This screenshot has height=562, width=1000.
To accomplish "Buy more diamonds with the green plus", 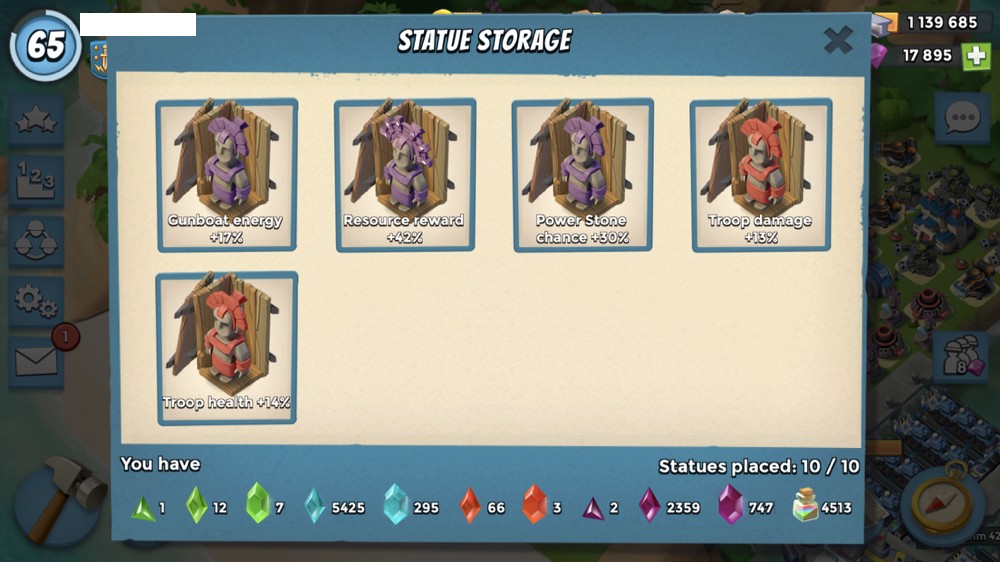I will click(x=976, y=56).
